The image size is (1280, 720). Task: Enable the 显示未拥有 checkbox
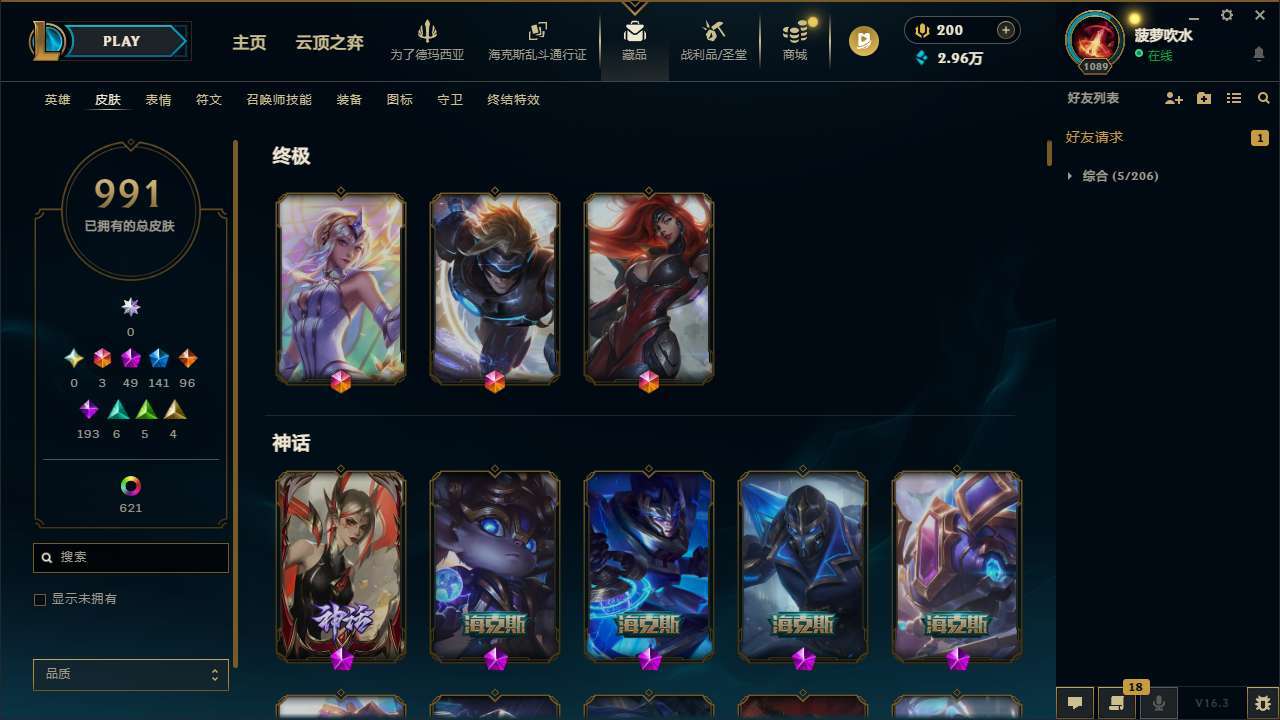(40, 599)
